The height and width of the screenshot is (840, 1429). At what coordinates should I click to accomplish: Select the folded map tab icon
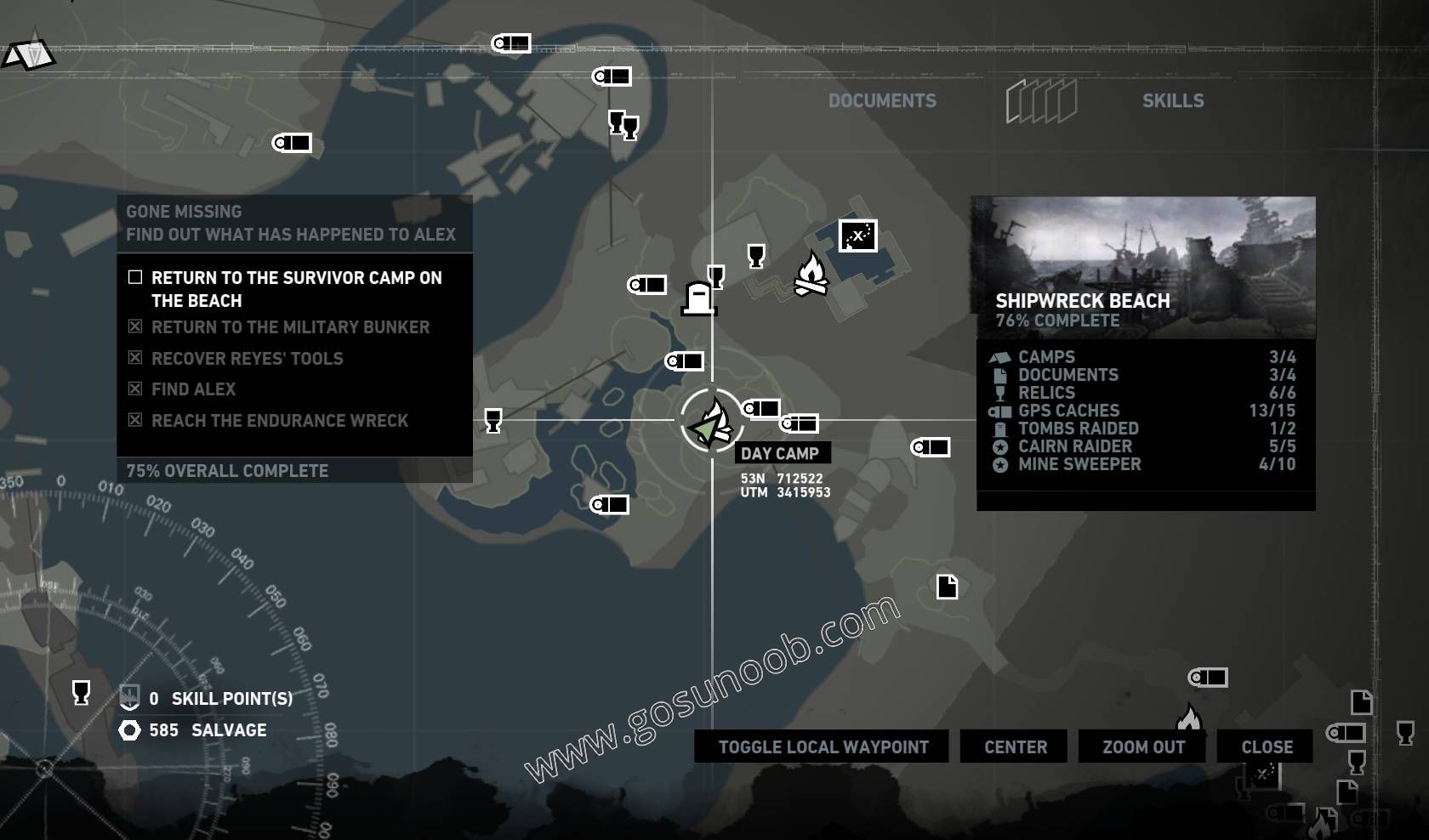1041,101
